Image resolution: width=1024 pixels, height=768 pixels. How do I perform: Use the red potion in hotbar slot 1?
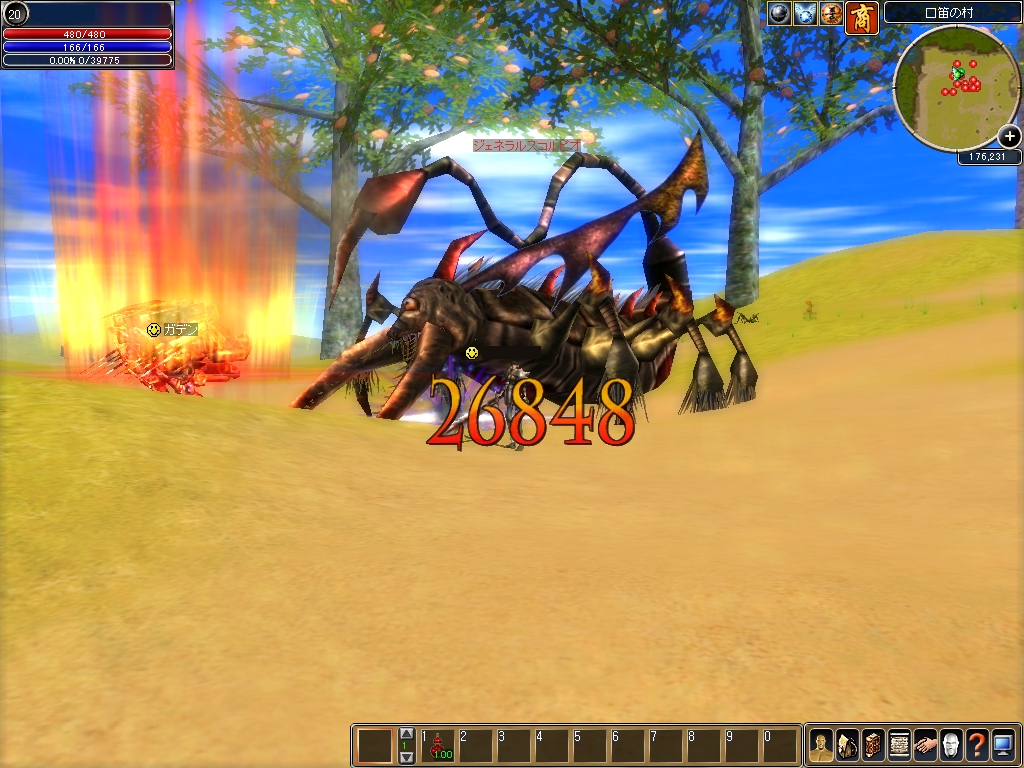click(438, 746)
